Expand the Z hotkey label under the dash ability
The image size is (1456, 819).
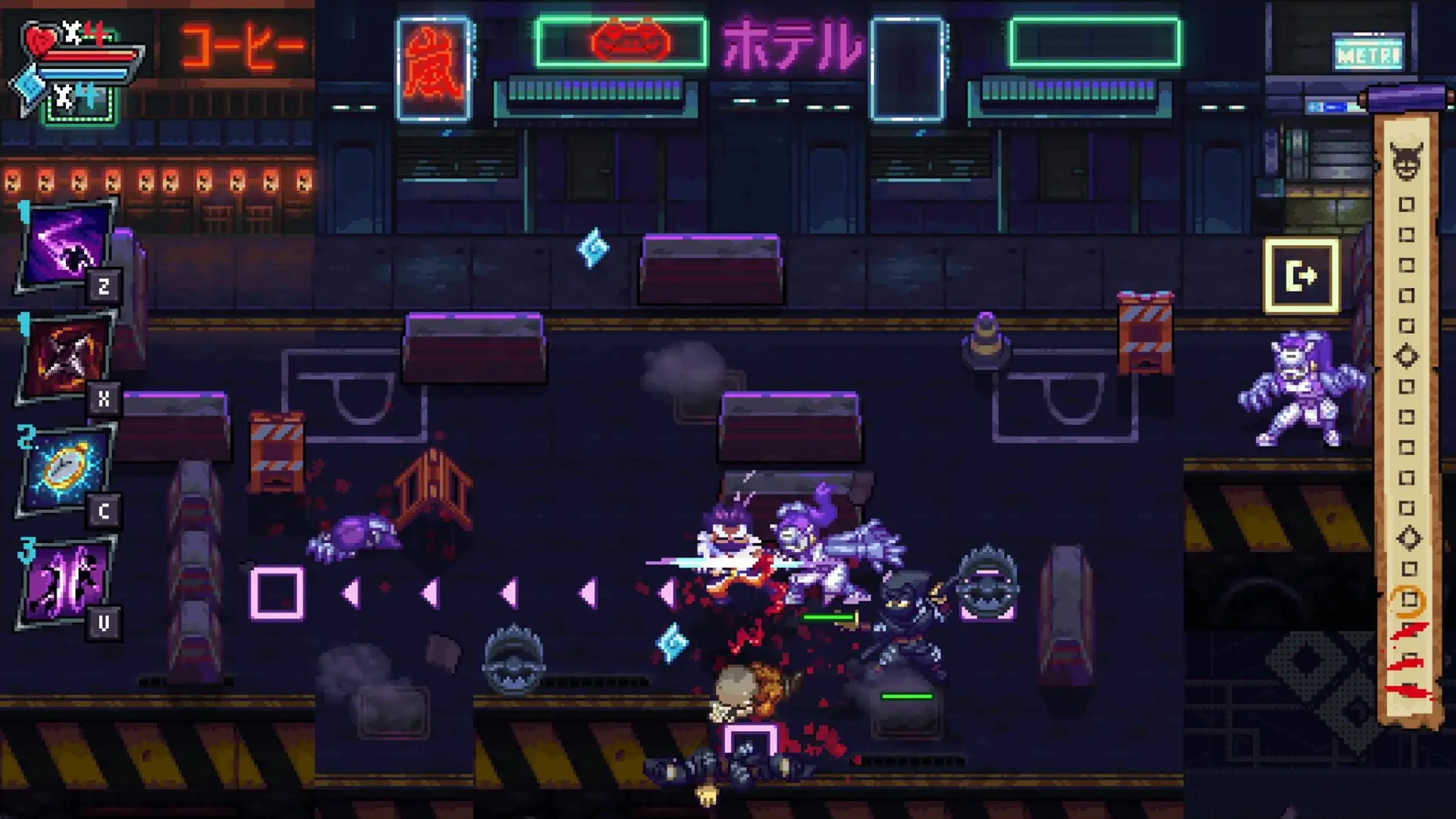click(x=104, y=287)
